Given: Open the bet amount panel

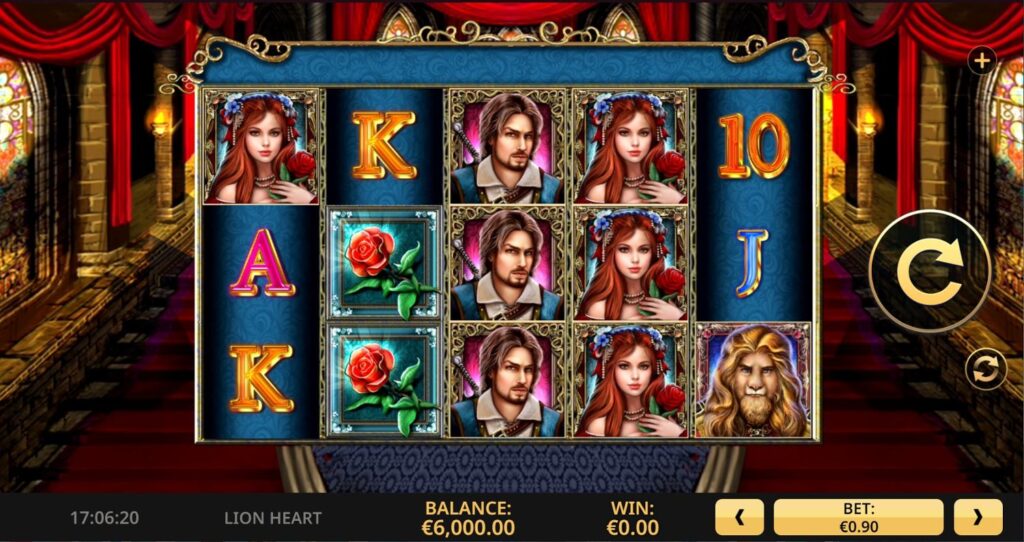Looking at the screenshot, I should pos(858,518).
